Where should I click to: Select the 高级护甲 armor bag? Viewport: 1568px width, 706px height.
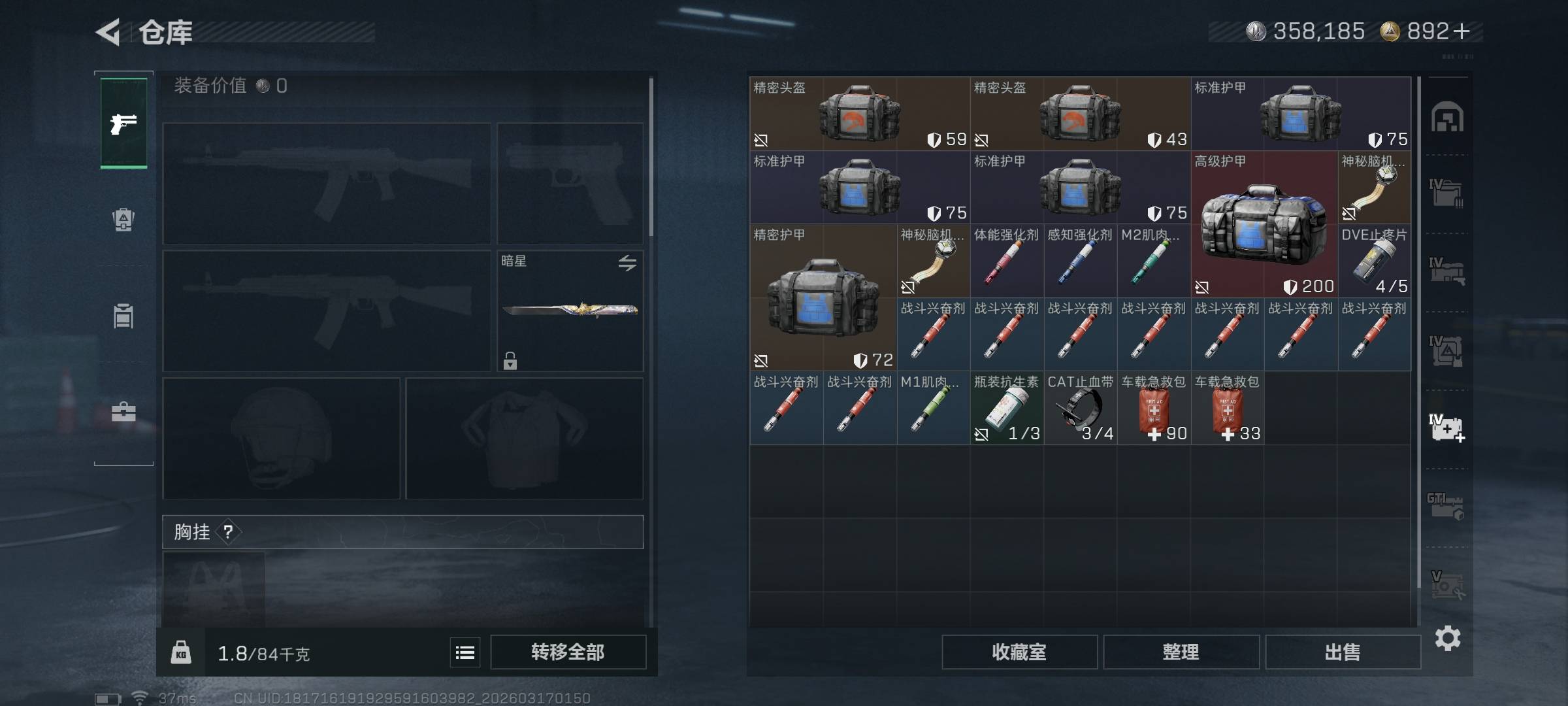1264,224
